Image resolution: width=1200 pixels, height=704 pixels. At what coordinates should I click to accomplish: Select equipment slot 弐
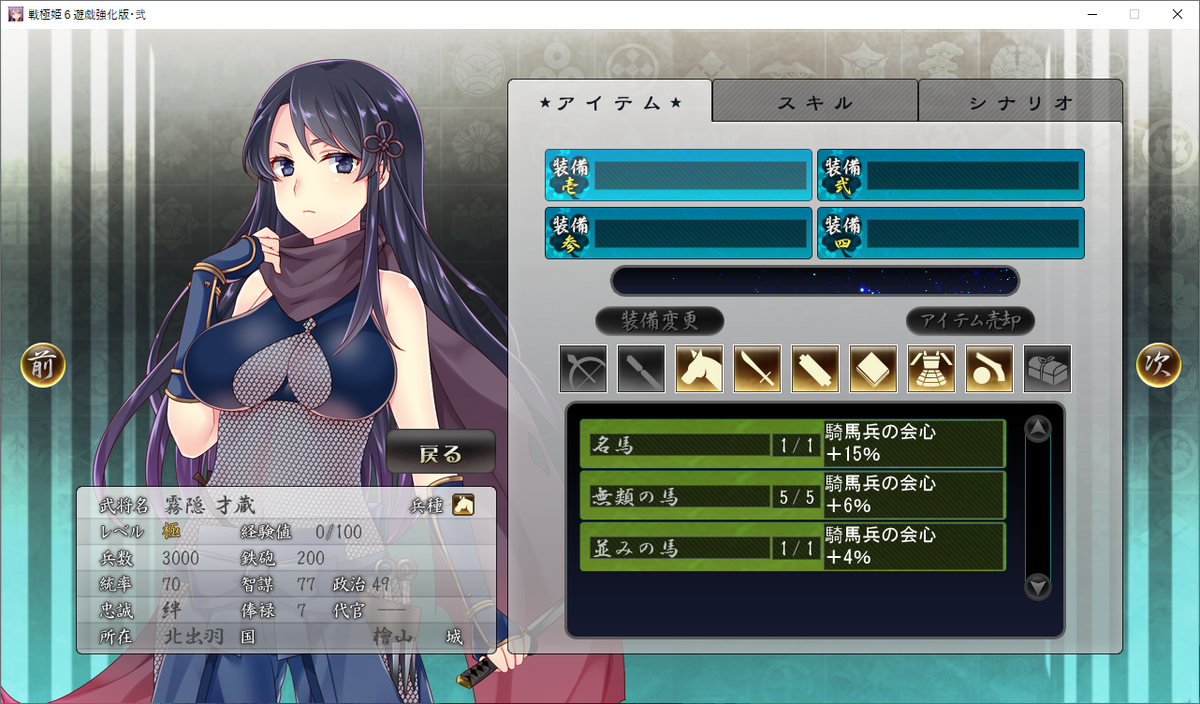click(950, 176)
